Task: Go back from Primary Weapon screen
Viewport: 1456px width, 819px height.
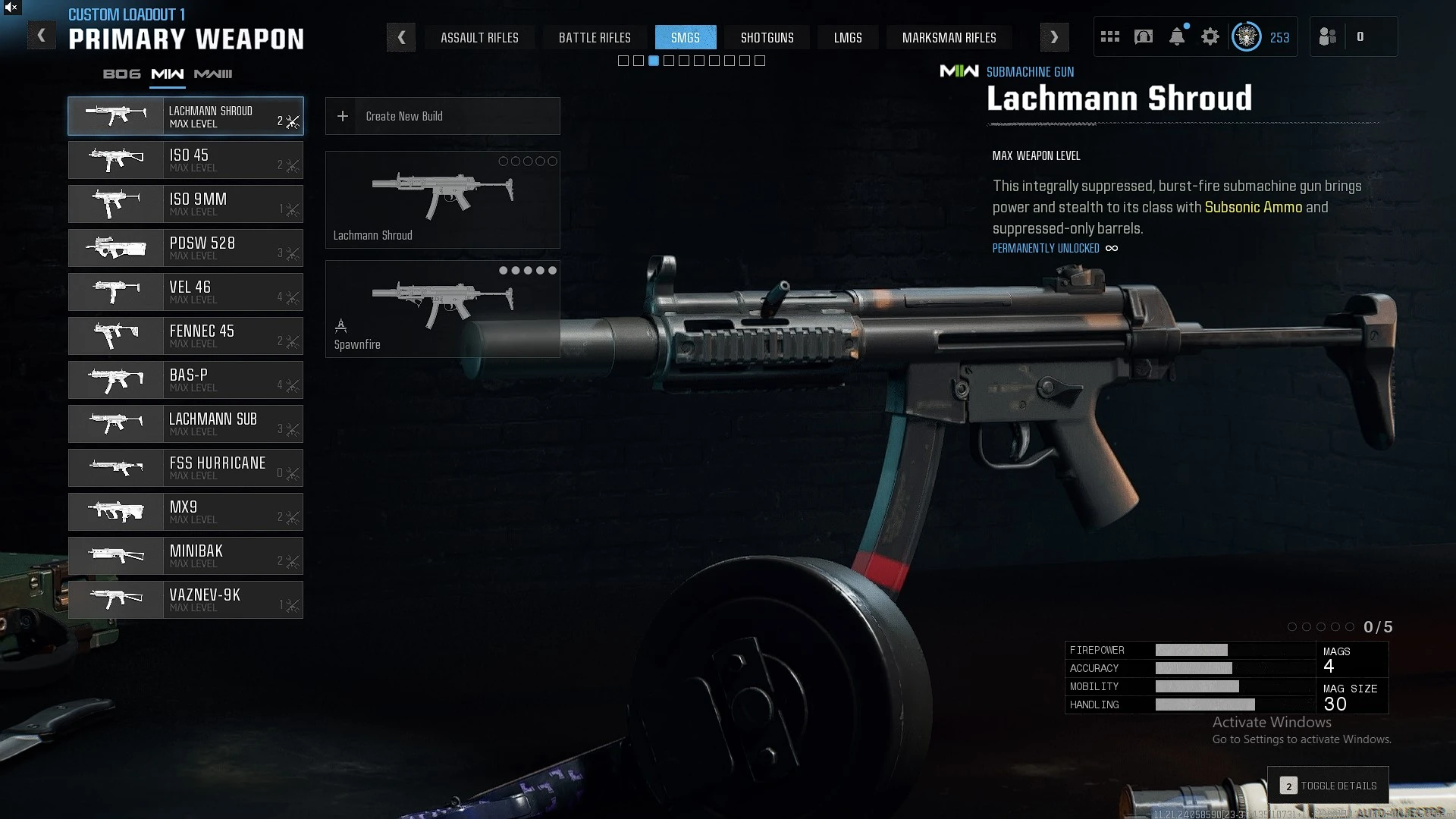Action: point(42,36)
